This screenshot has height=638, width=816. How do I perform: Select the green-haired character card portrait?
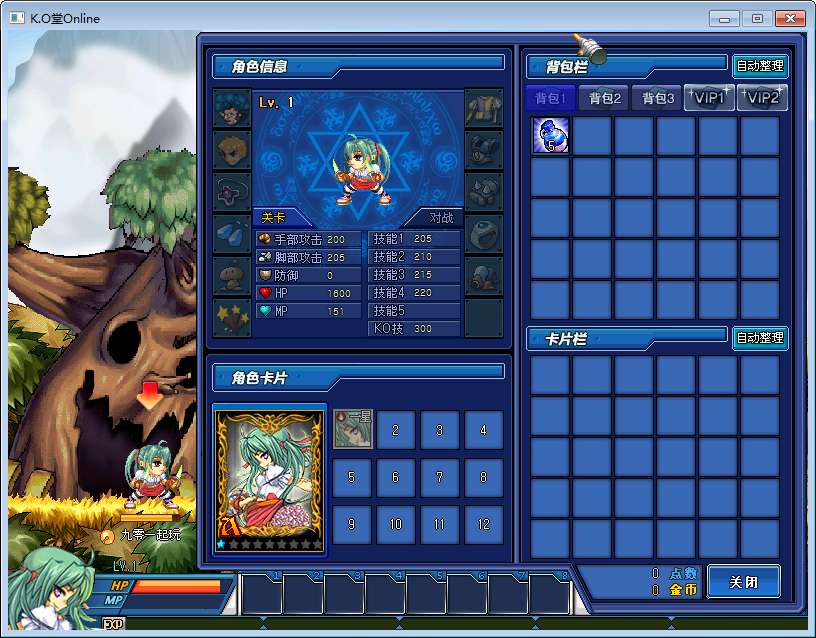270,478
